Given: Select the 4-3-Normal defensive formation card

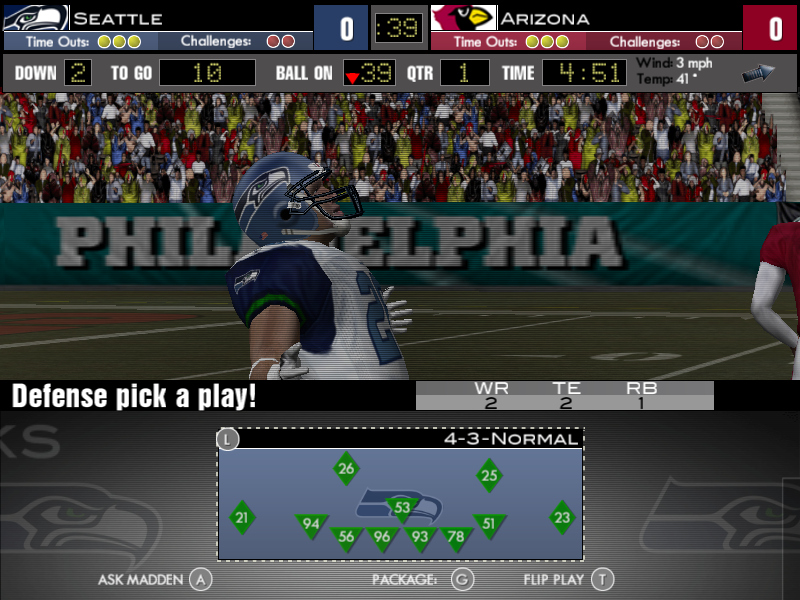Looking at the screenshot, I should tap(400, 495).
